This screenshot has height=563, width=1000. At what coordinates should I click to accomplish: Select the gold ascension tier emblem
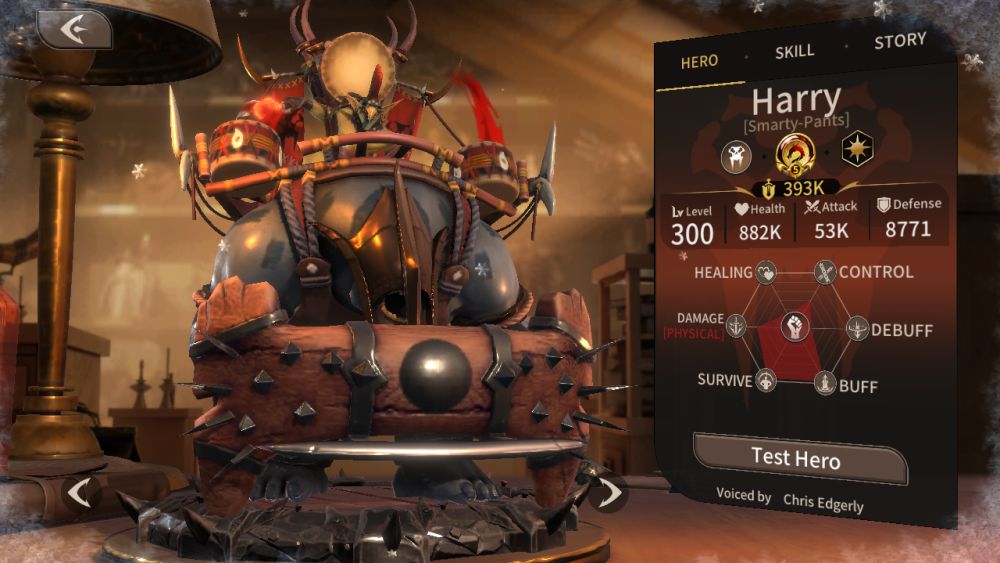[x=796, y=153]
